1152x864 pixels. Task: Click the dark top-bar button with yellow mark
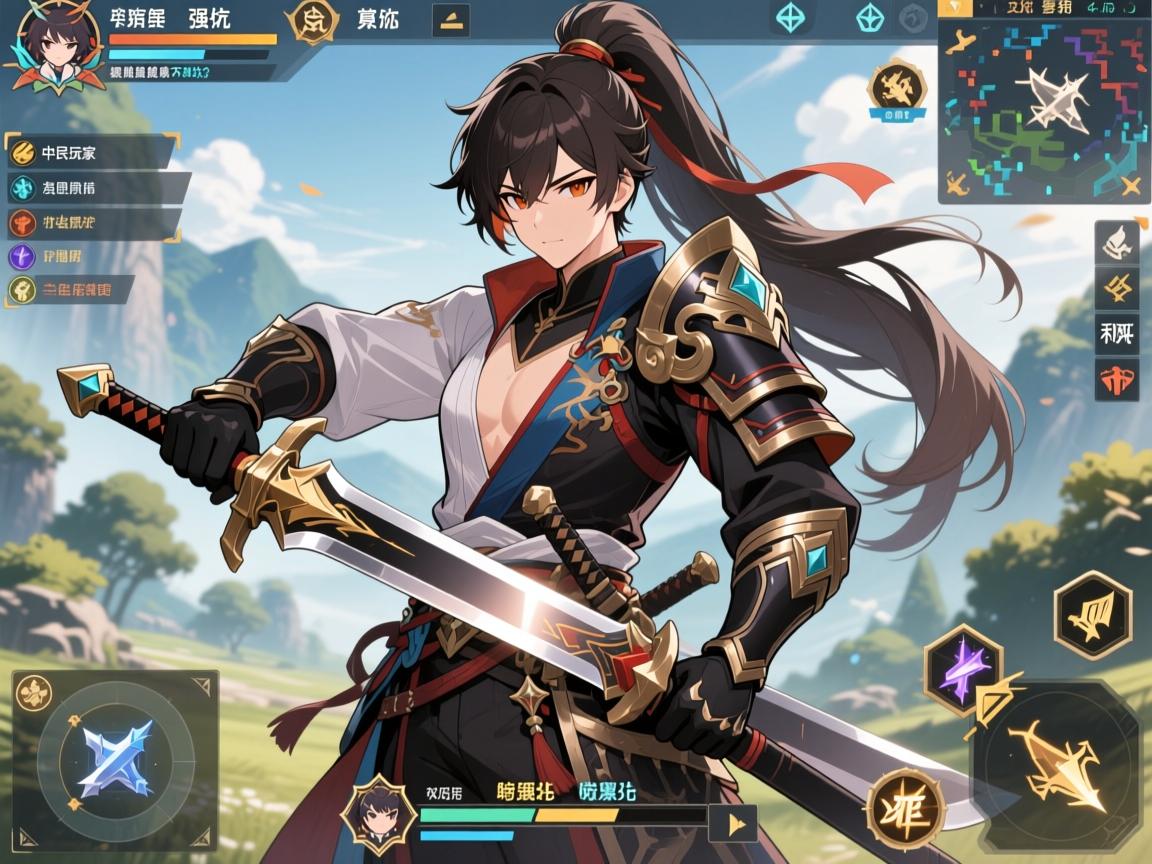click(449, 21)
